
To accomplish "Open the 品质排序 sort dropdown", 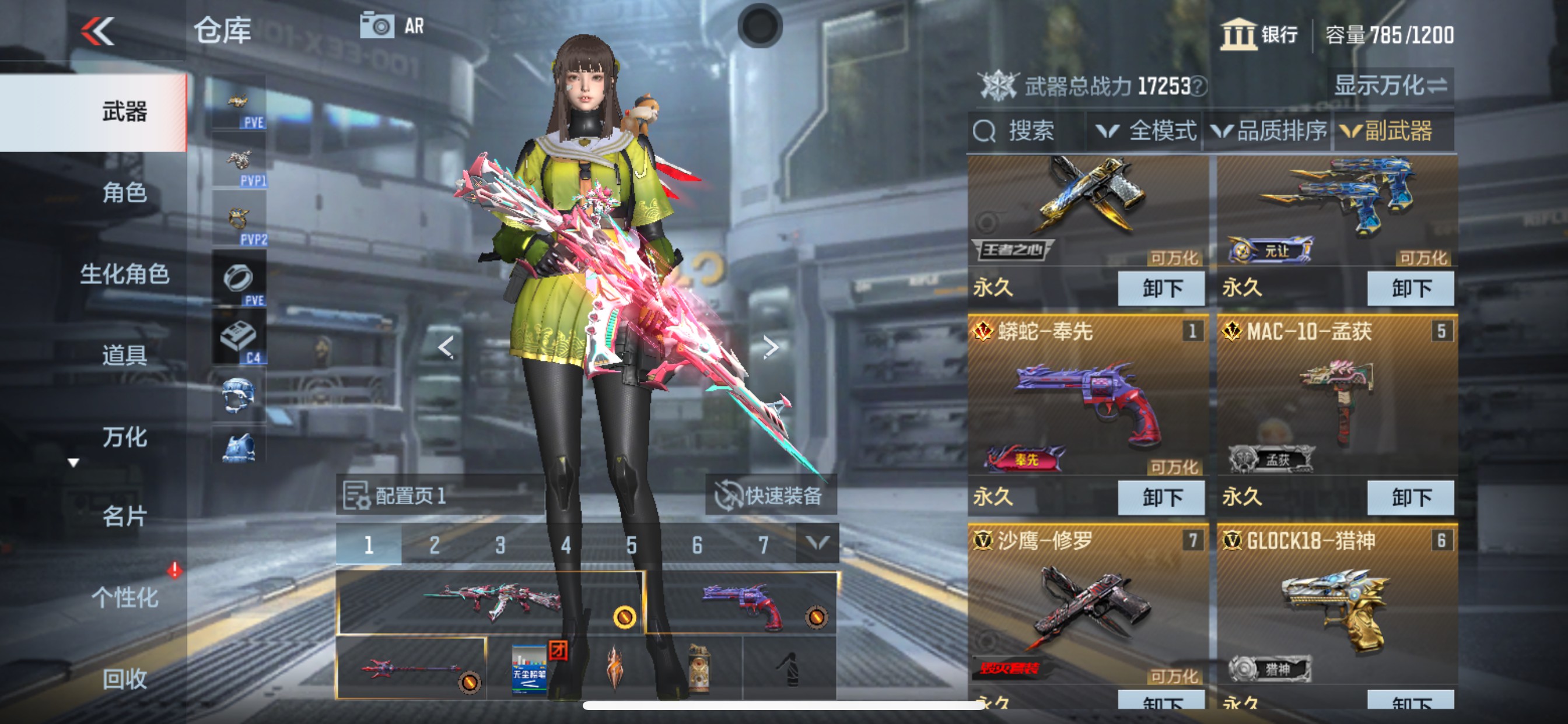I will click(x=1269, y=131).
